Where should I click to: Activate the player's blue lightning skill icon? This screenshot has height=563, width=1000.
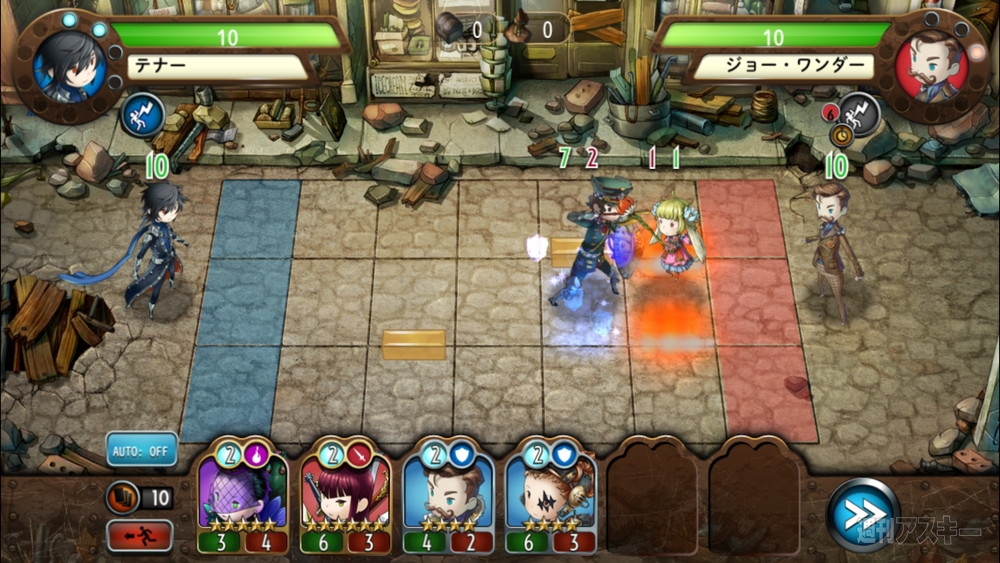coord(141,113)
